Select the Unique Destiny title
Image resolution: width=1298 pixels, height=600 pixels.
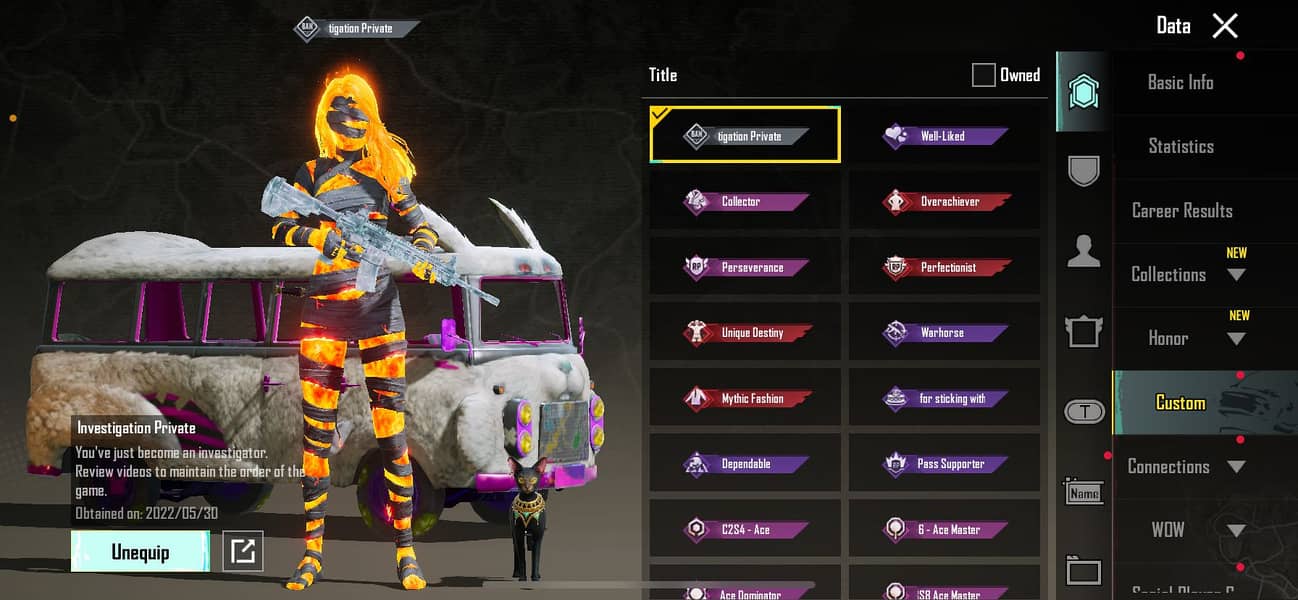point(745,333)
